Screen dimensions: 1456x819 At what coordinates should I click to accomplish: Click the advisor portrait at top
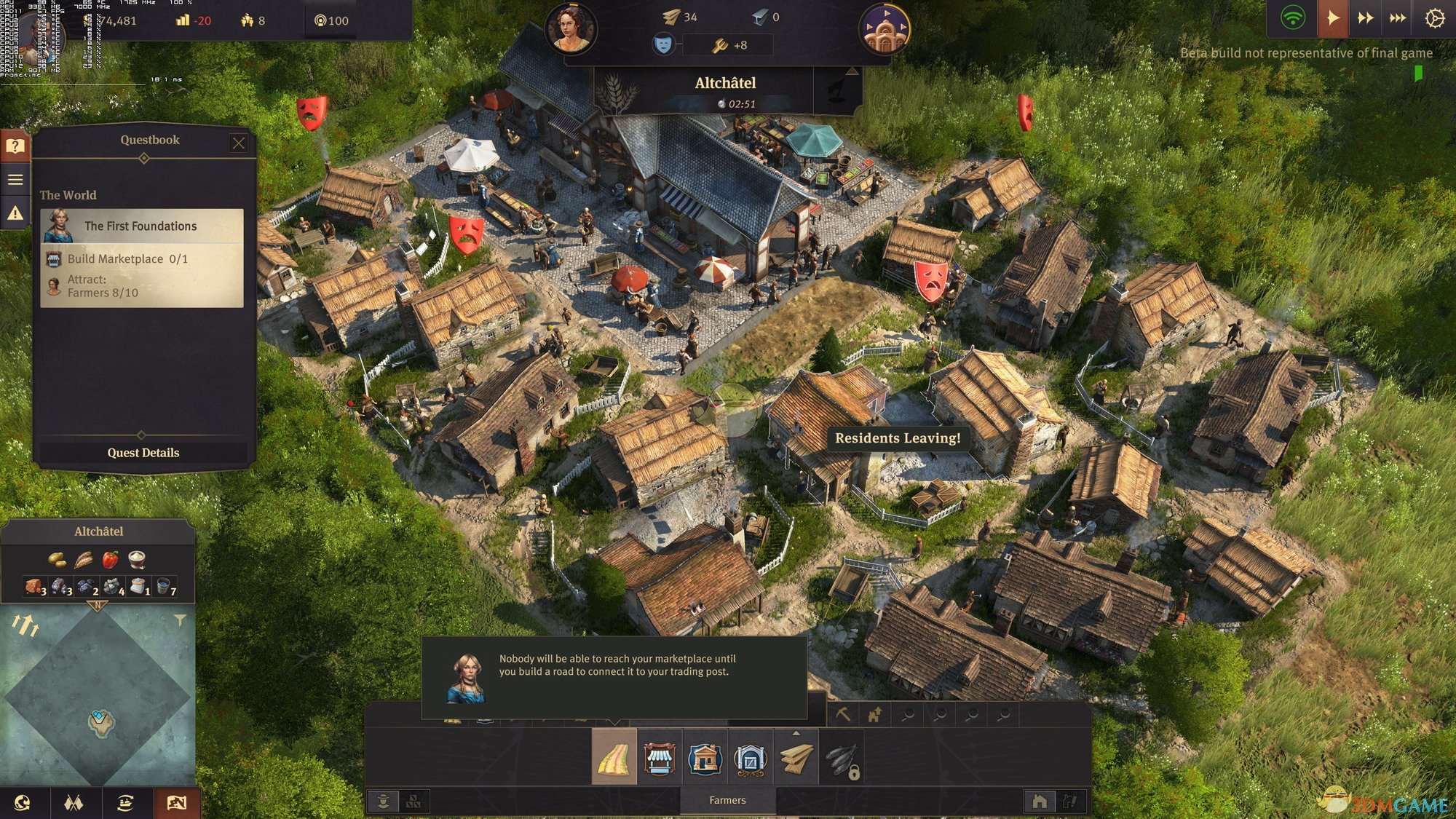tap(571, 29)
